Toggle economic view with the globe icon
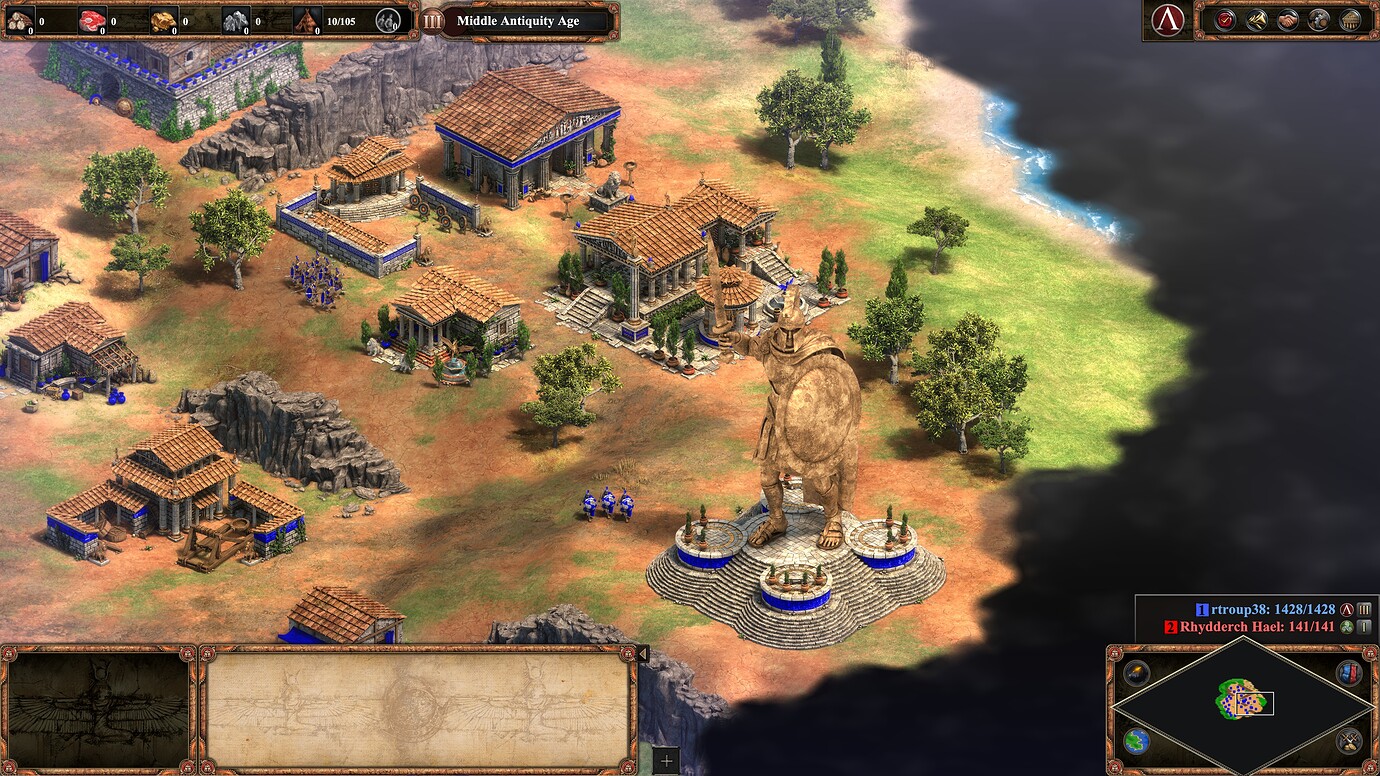1380x776 pixels. click(x=1135, y=740)
